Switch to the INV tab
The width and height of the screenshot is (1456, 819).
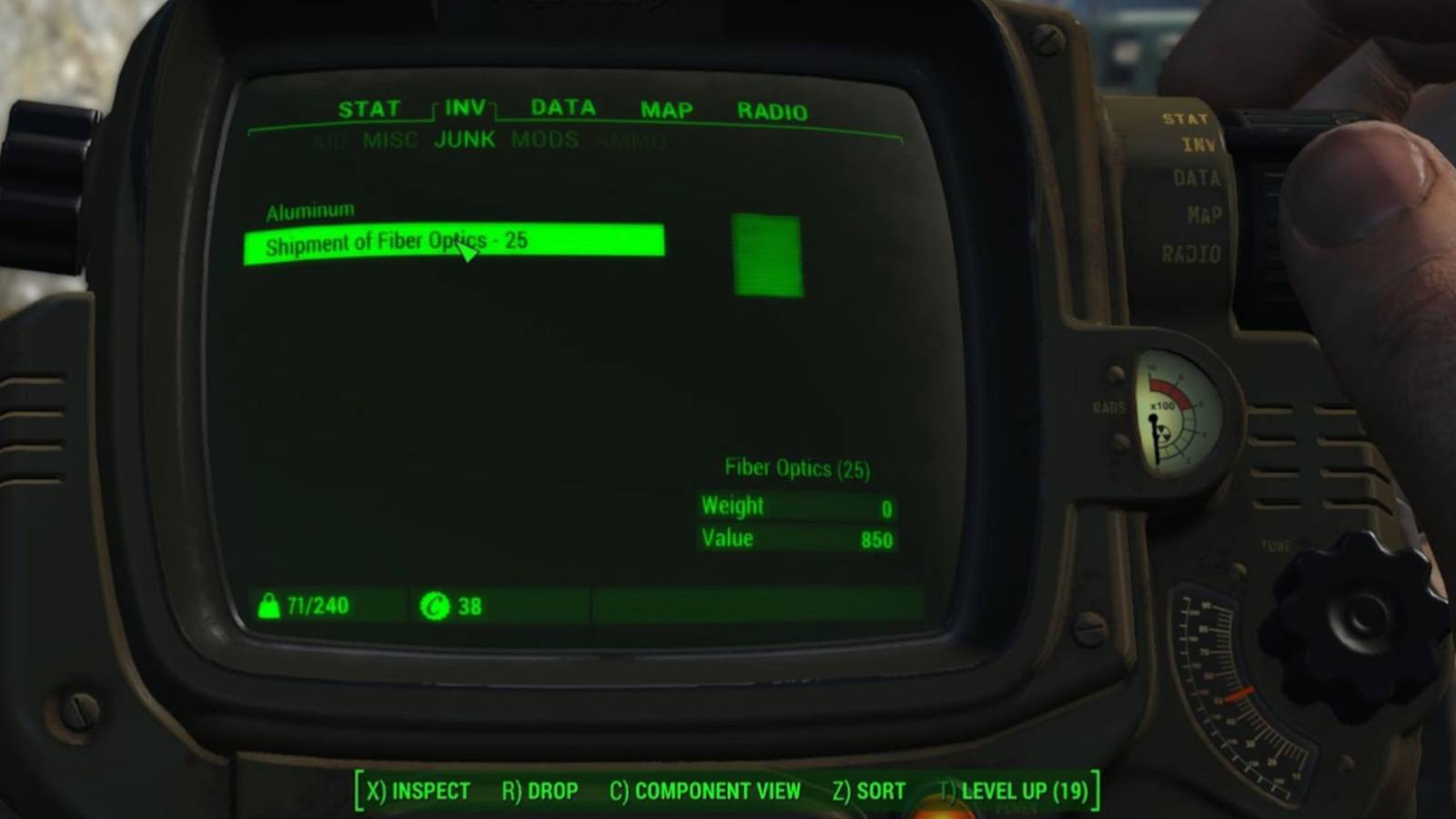[x=462, y=107]
